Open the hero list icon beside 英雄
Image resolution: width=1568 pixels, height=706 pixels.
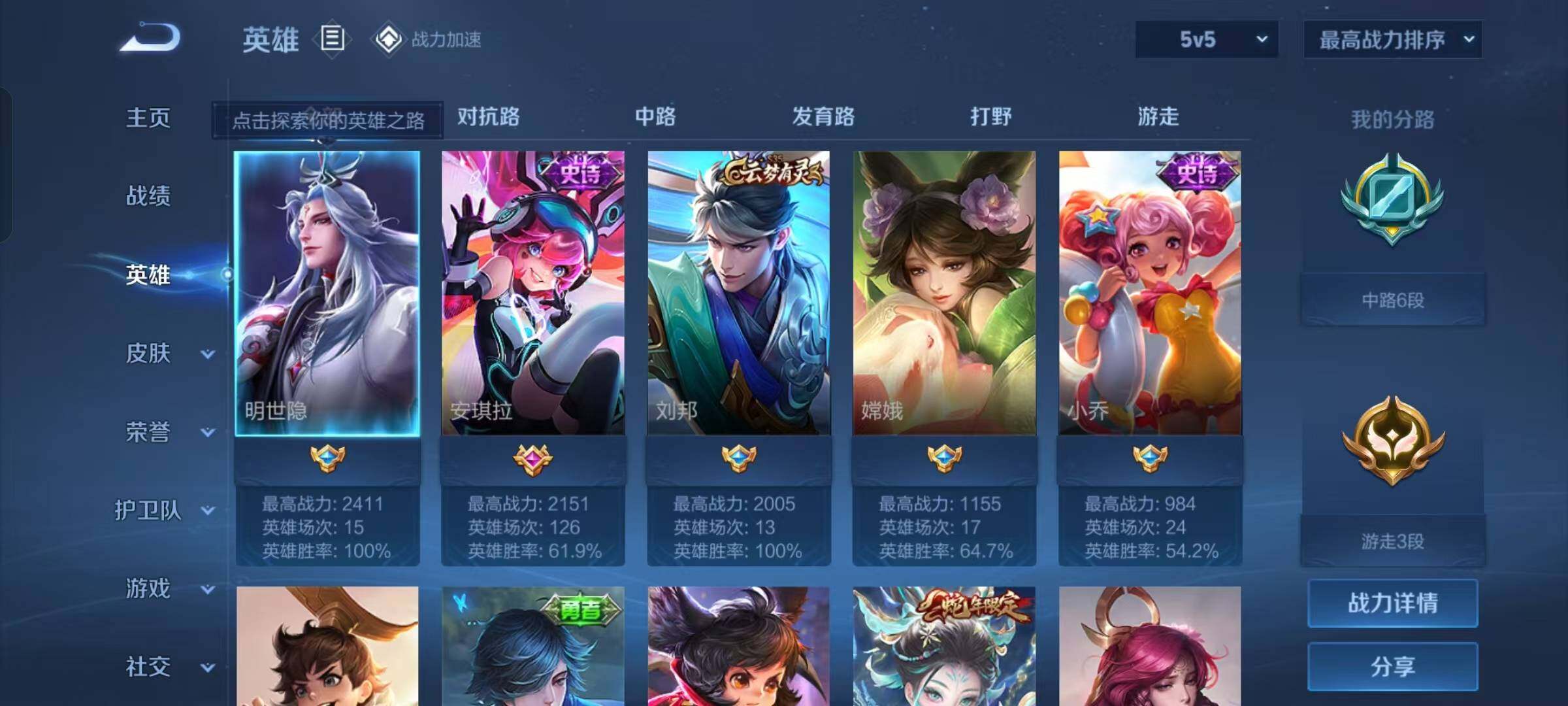point(332,39)
